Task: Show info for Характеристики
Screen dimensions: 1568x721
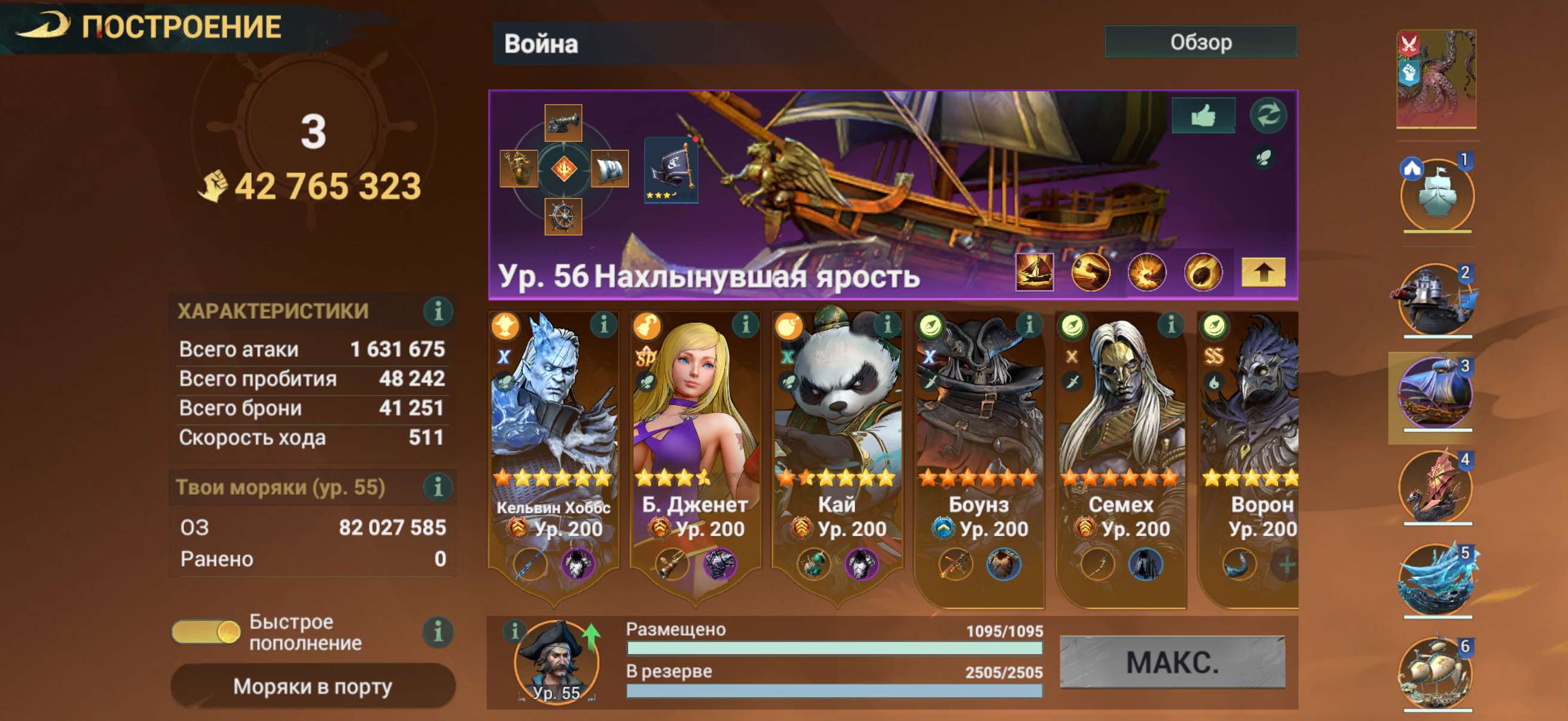Action: point(438,311)
